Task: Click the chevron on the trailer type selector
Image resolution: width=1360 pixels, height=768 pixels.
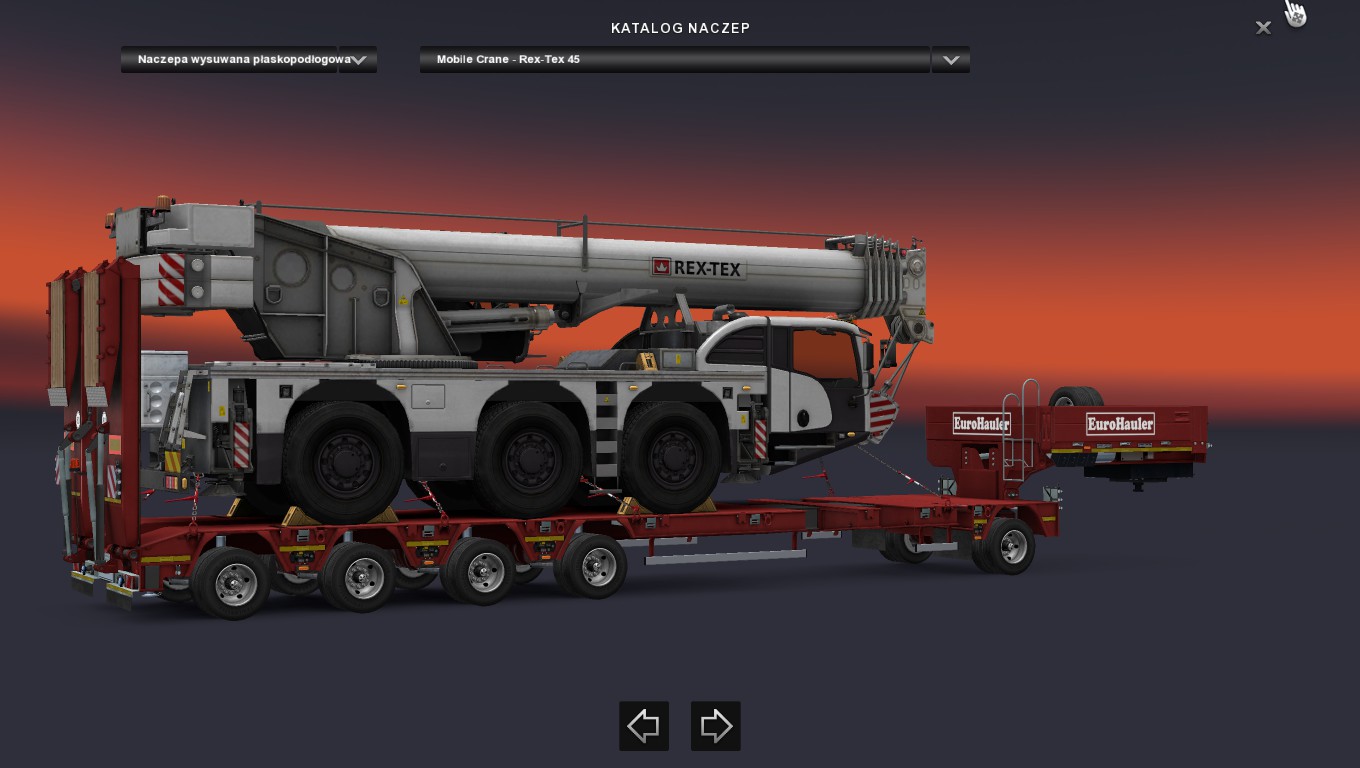Action: coord(357,60)
